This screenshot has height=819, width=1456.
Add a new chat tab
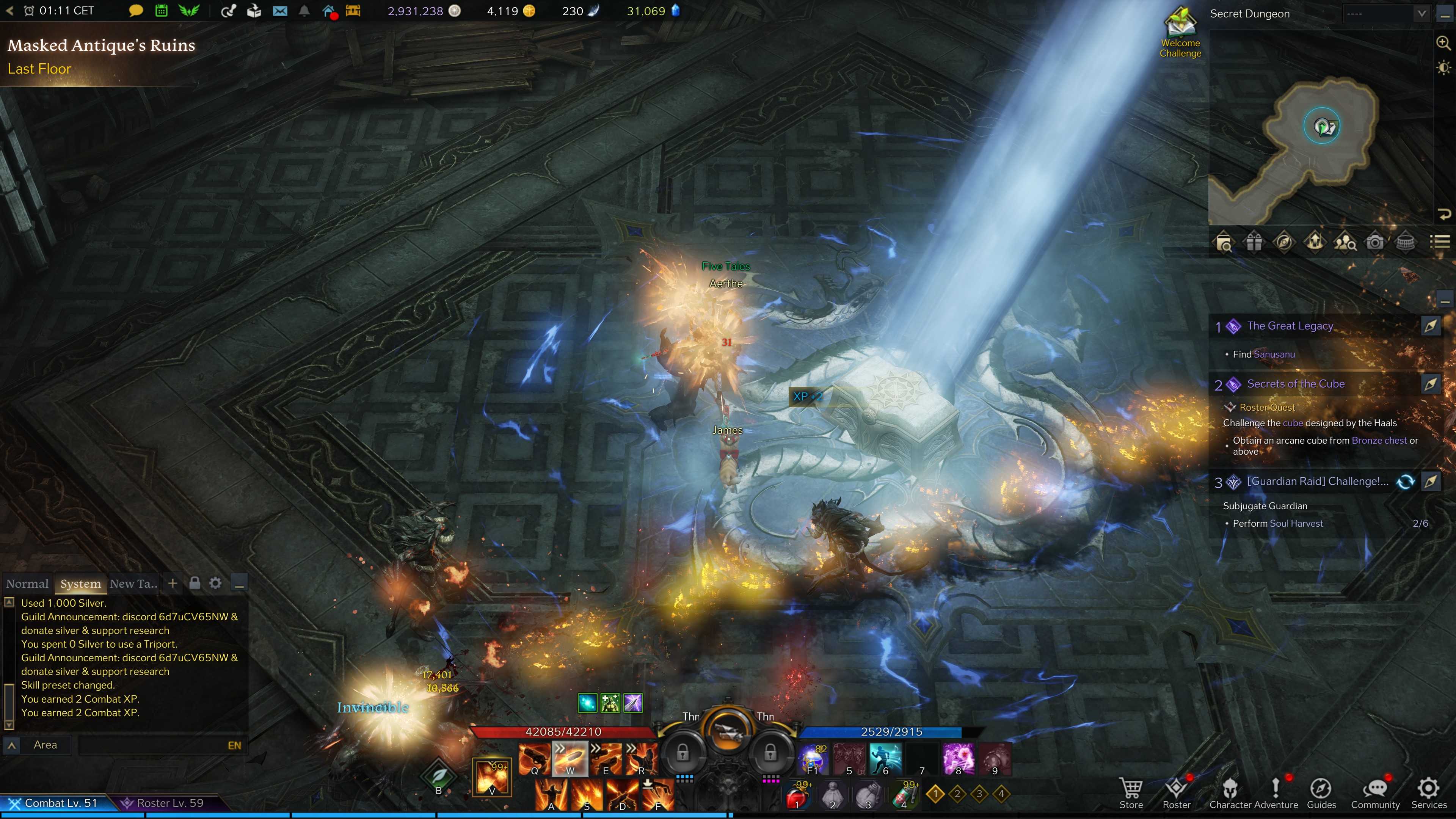(x=173, y=583)
